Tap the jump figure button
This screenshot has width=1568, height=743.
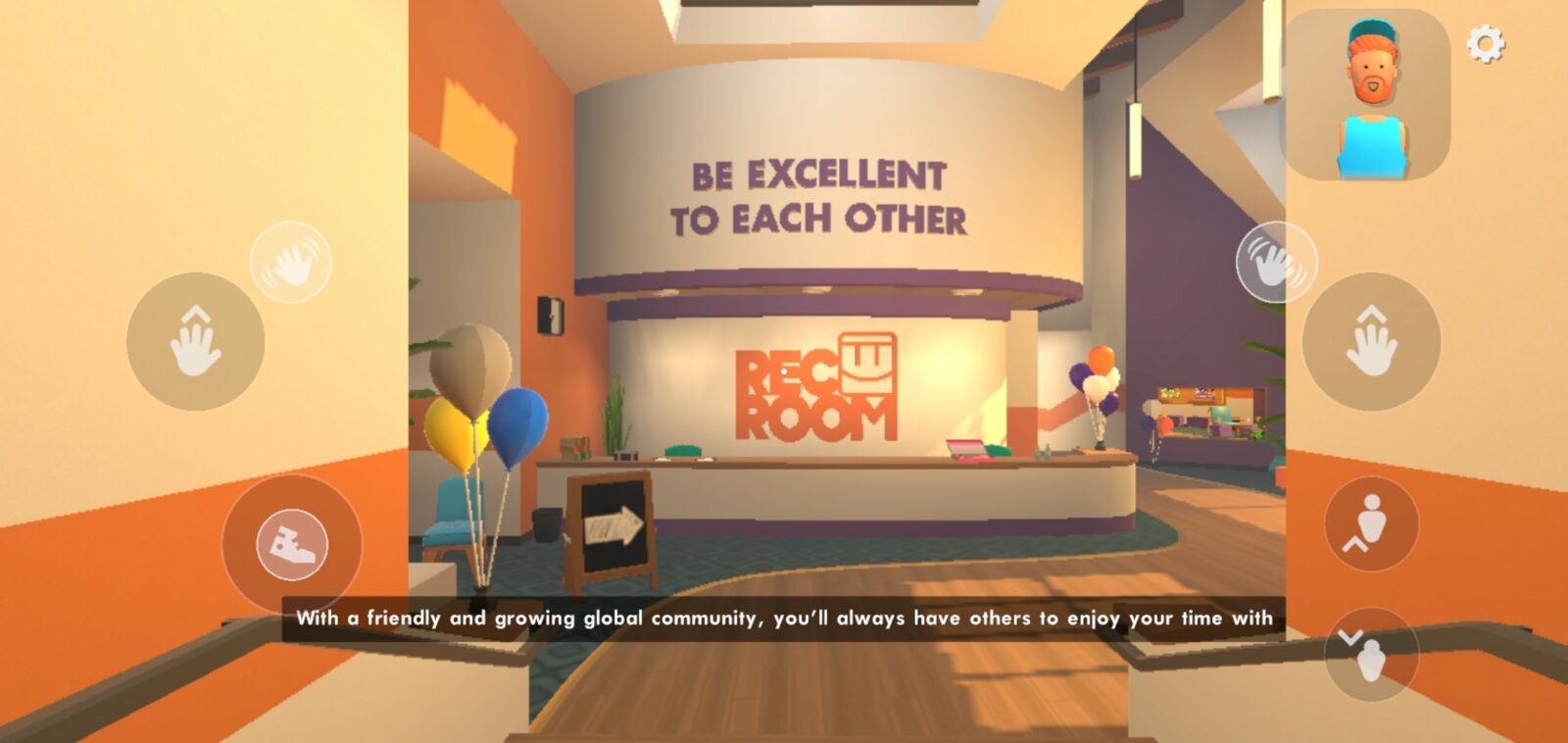[x=1371, y=523]
